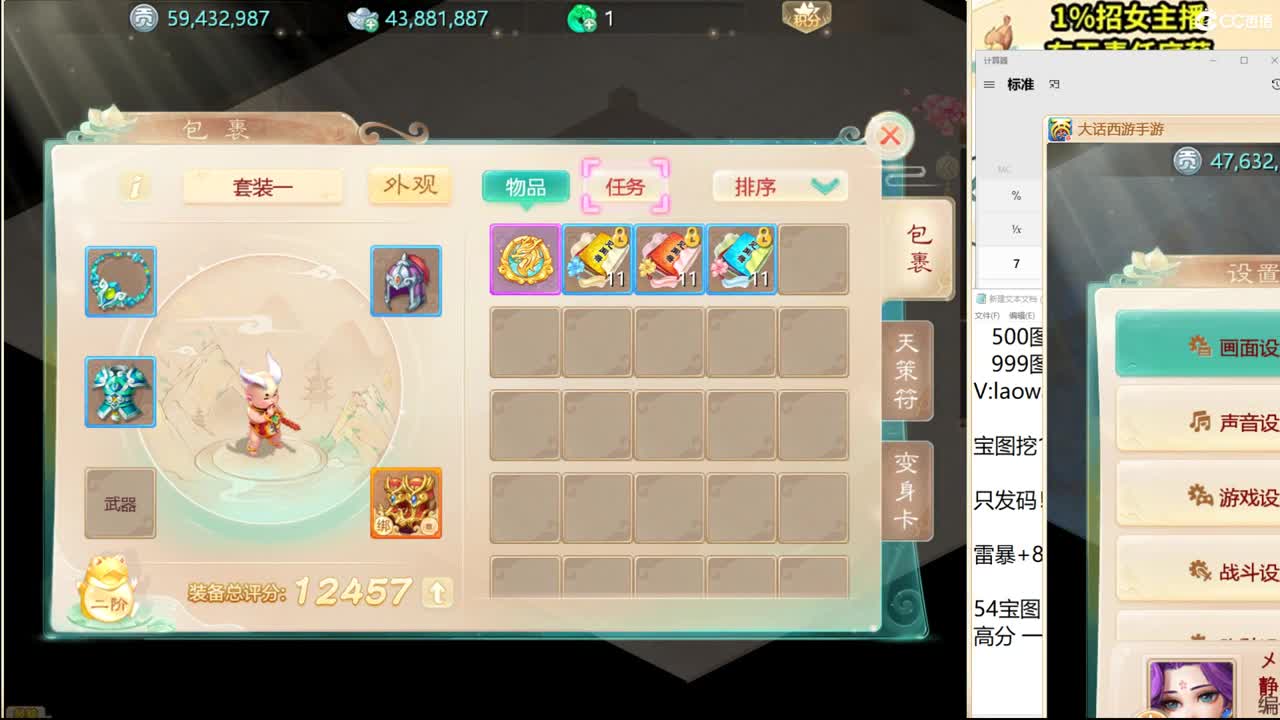Viewport: 1280px width, 720px height.
Task: Select the 物品 items tab
Action: pyautogui.click(x=527, y=187)
